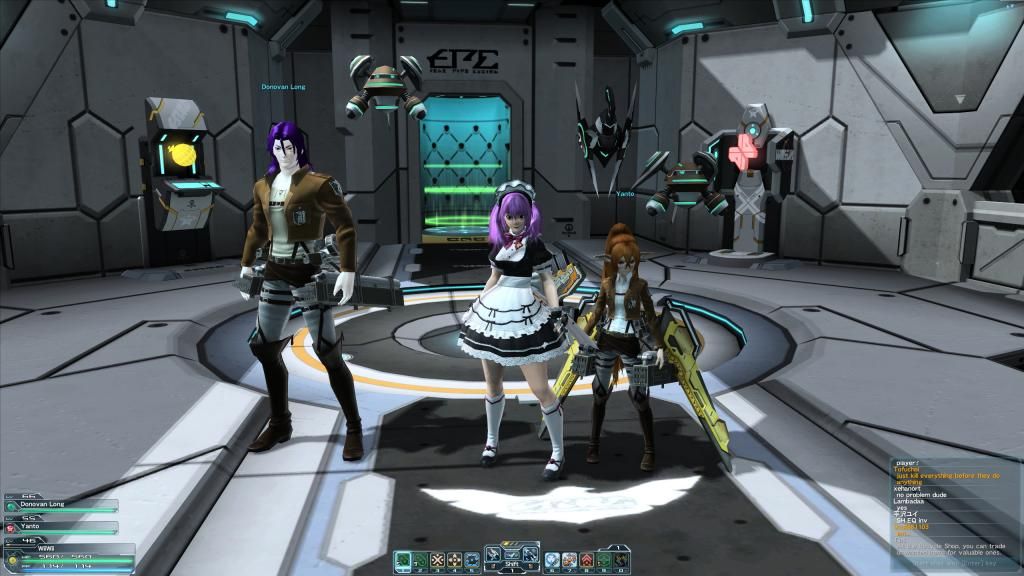Use the dark gold tenth hotbar slot
Screen dimensions: 1024x576
click(621, 559)
